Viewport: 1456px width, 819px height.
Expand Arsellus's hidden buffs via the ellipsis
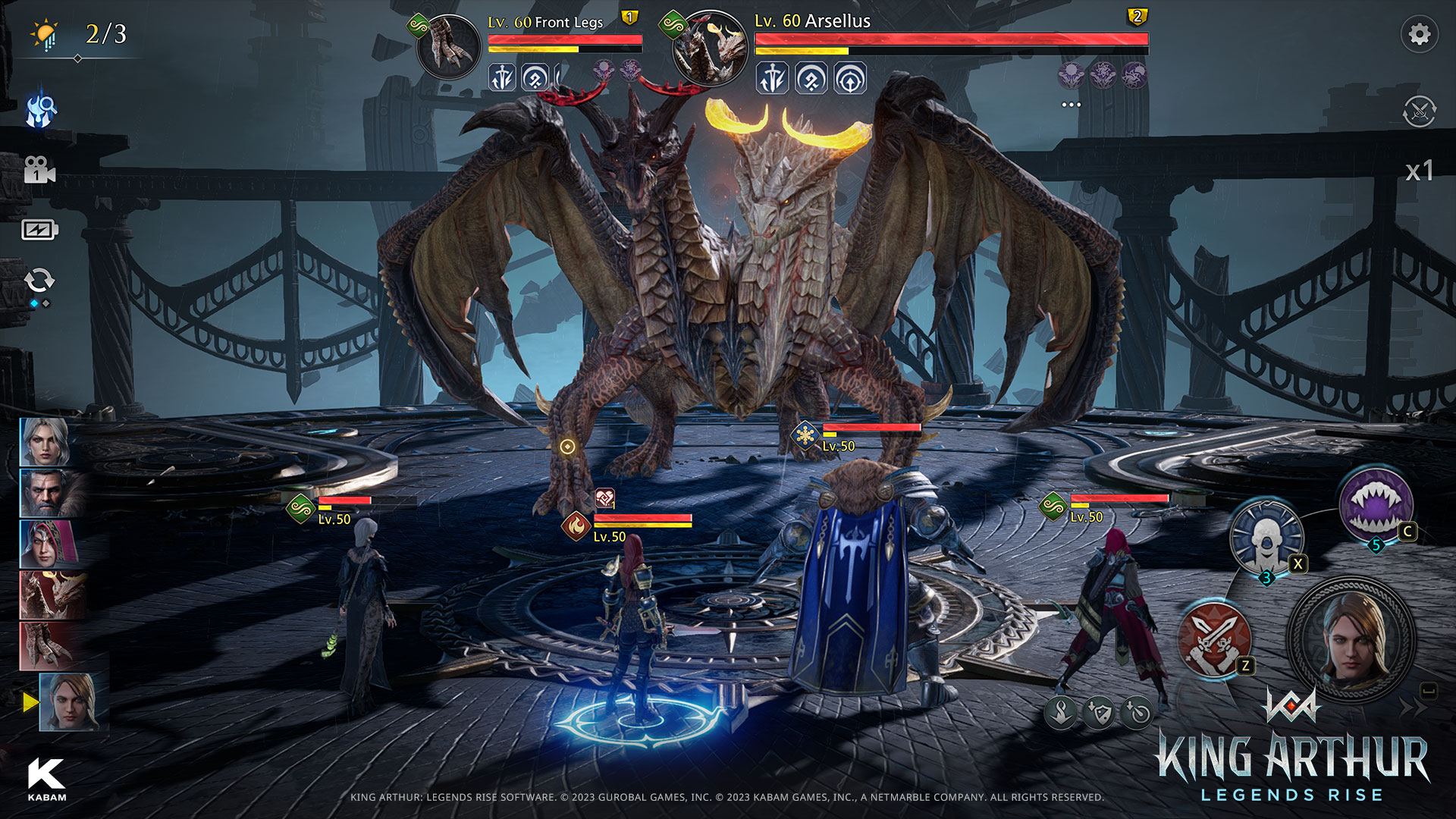coord(1072,105)
